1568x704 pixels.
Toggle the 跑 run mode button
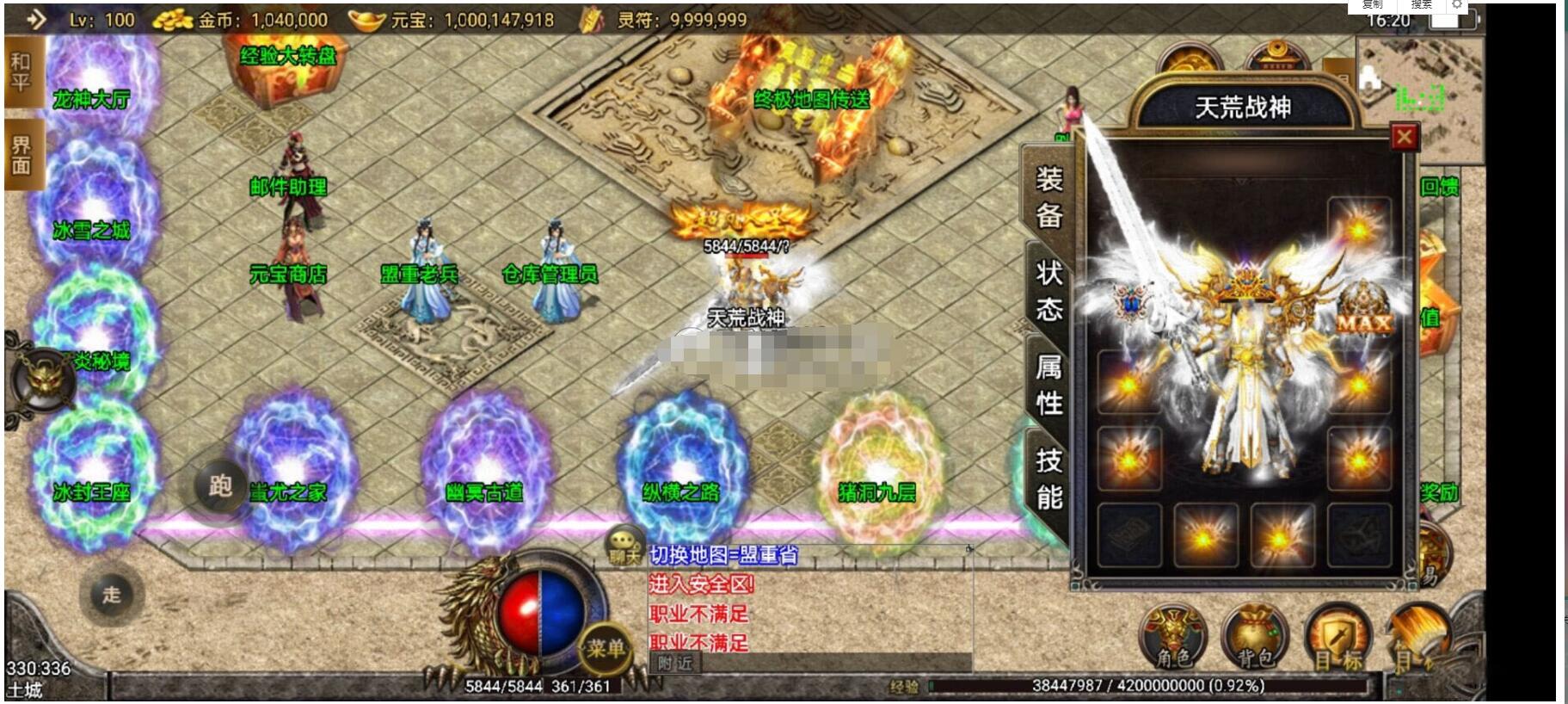[x=220, y=487]
